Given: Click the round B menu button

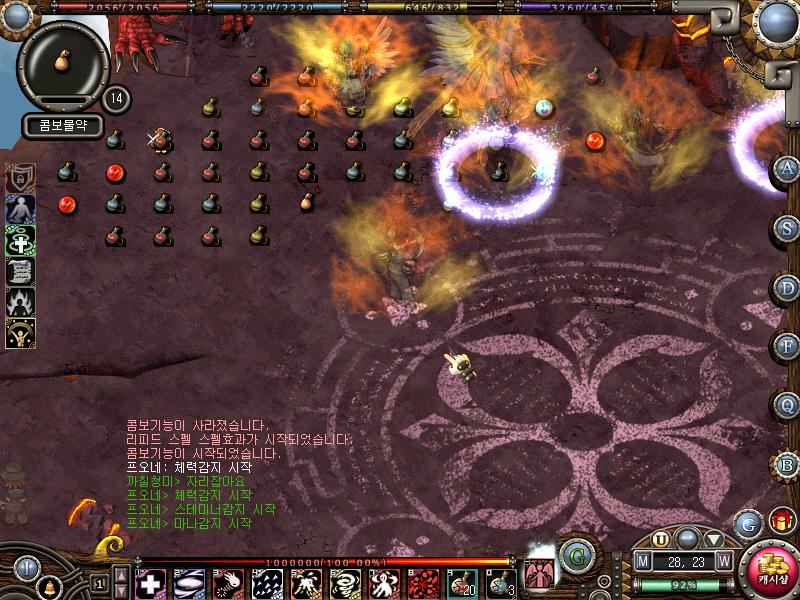Looking at the screenshot, I should pos(787,464).
